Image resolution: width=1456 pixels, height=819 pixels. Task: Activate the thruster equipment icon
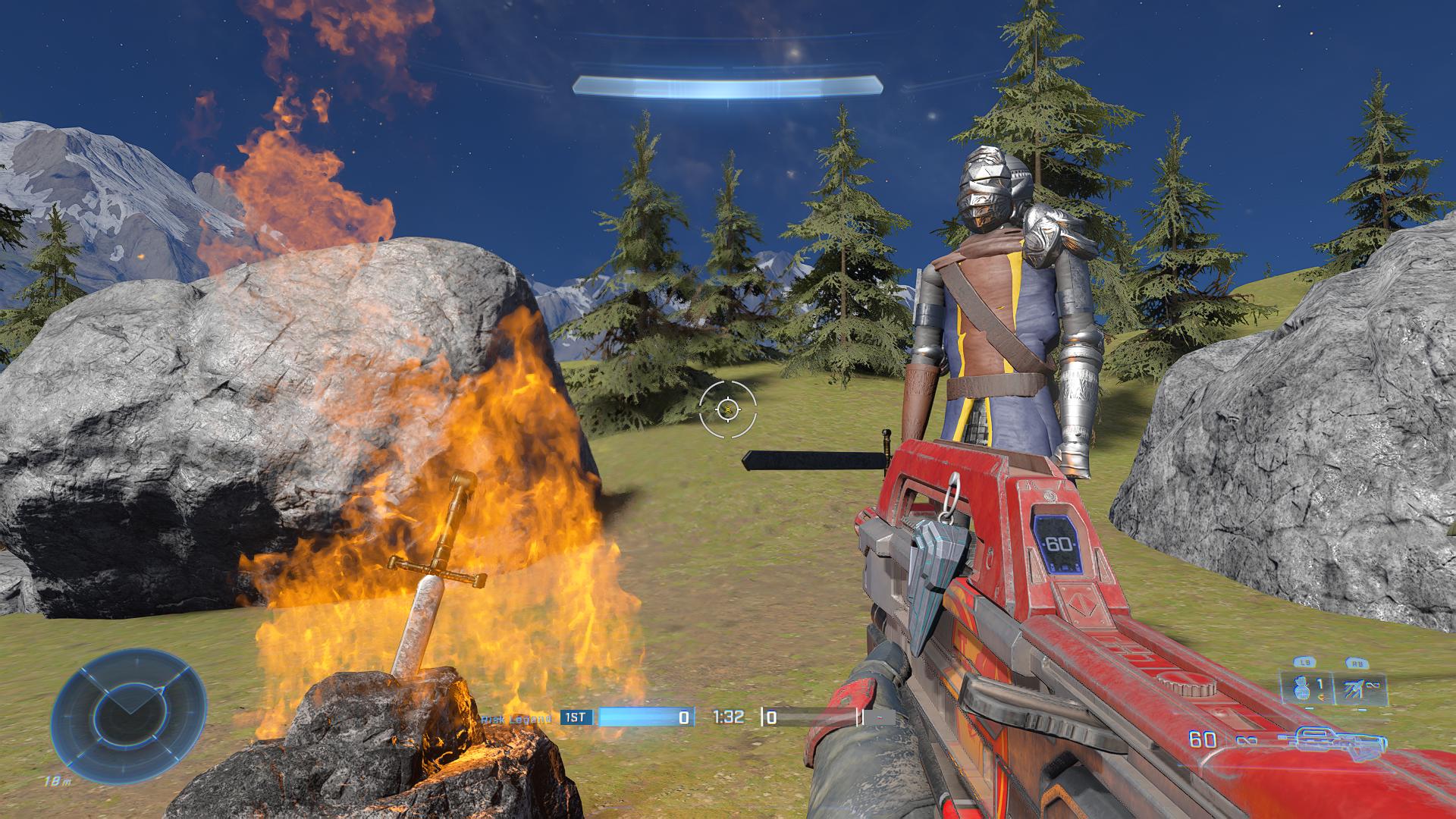pyautogui.click(x=1358, y=689)
